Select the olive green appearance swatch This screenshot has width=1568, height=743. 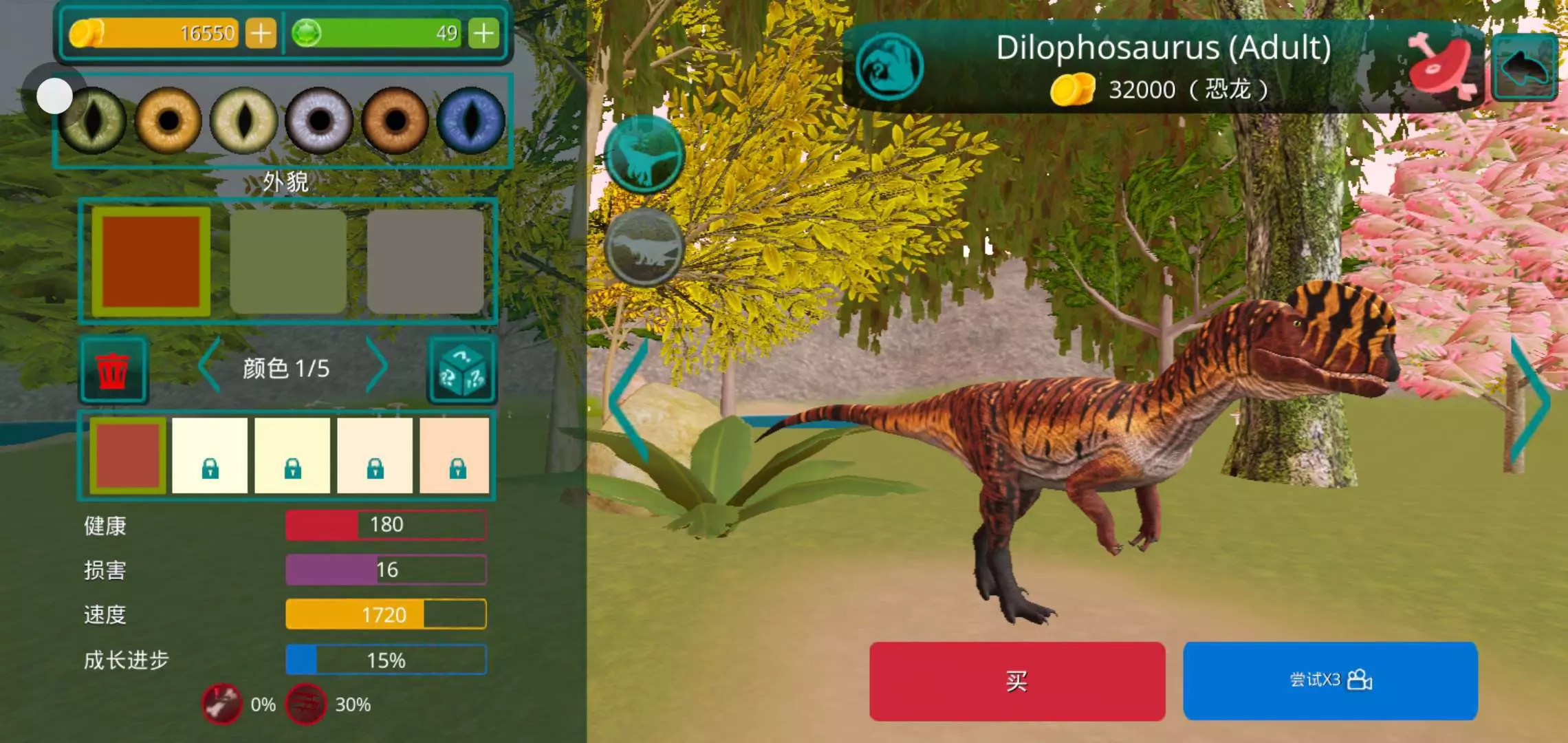pos(288,261)
